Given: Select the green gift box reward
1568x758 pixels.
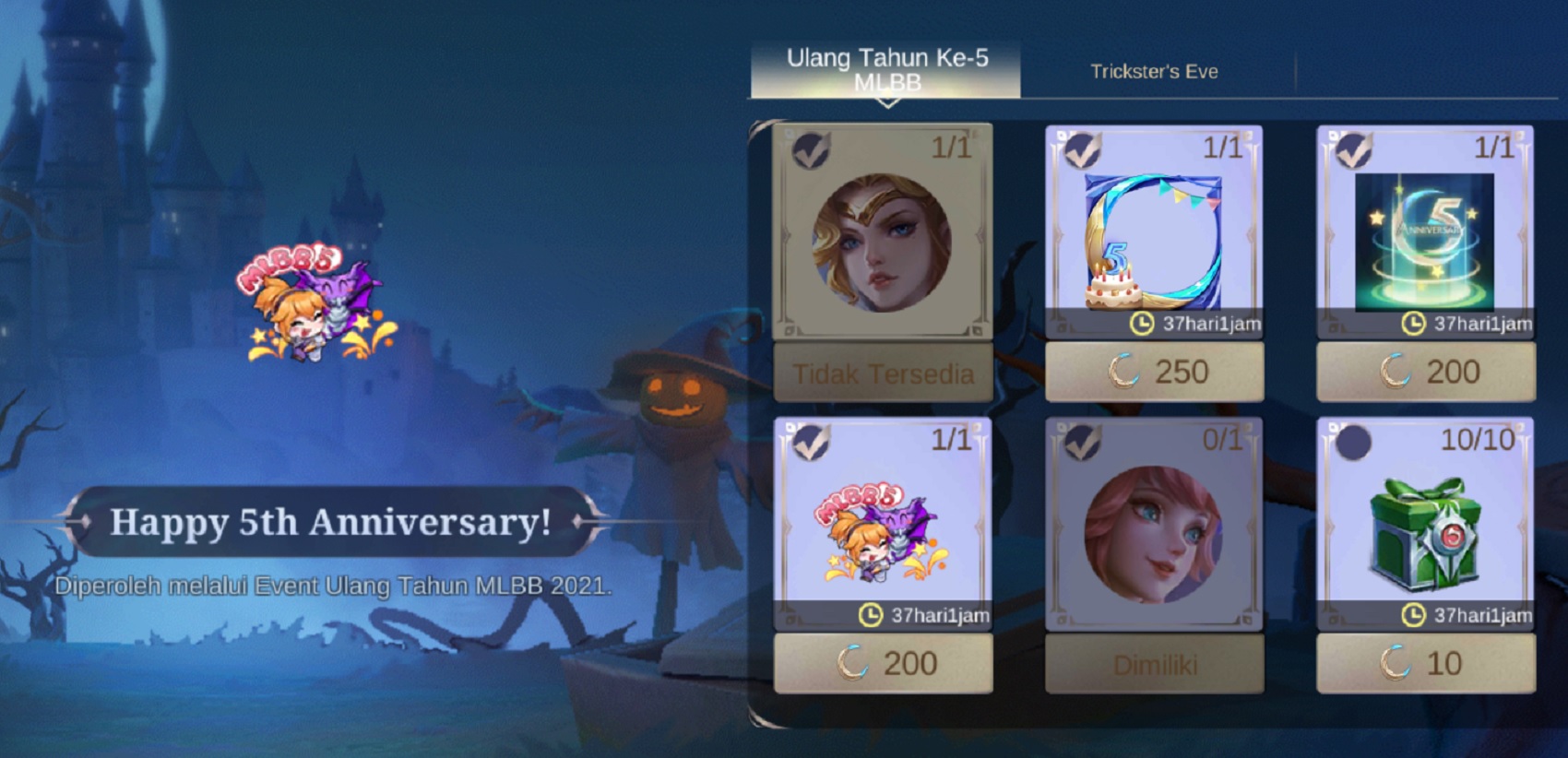Looking at the screenshot, I should point(1425,535).
